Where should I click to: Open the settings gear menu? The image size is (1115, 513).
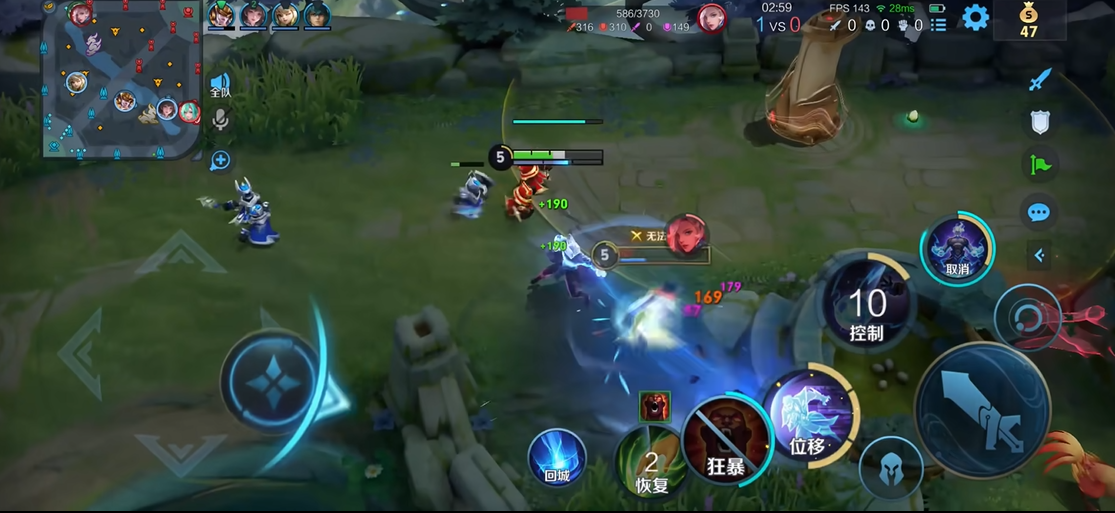point(975,17)
